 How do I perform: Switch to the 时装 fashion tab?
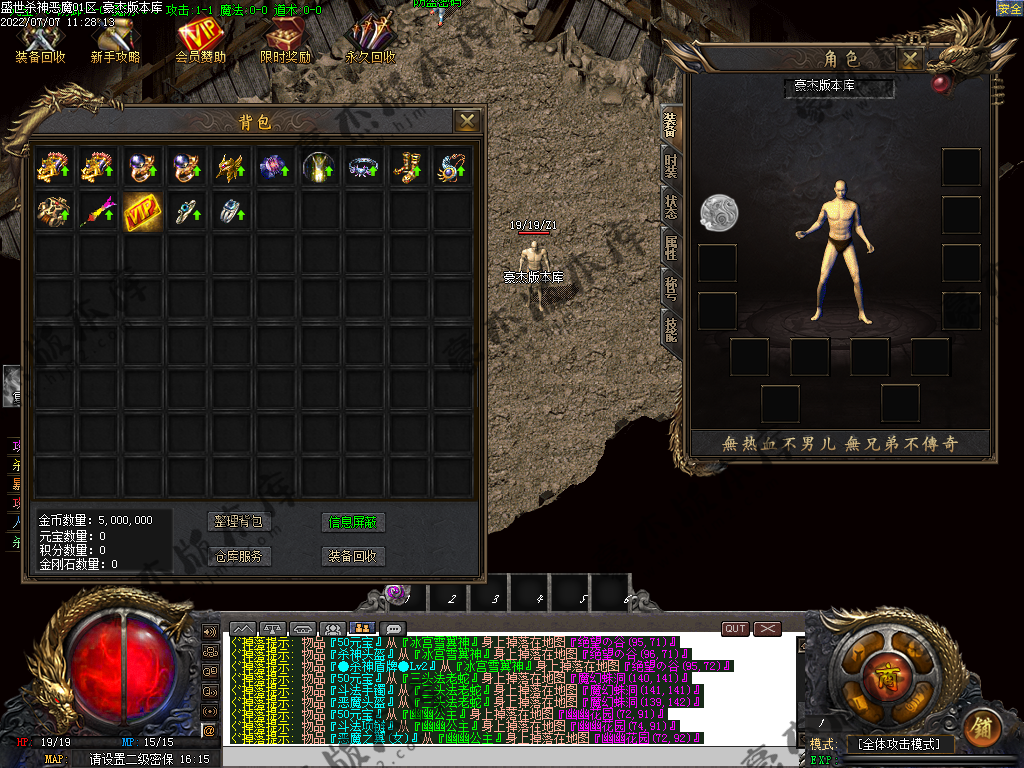[671, 165]
